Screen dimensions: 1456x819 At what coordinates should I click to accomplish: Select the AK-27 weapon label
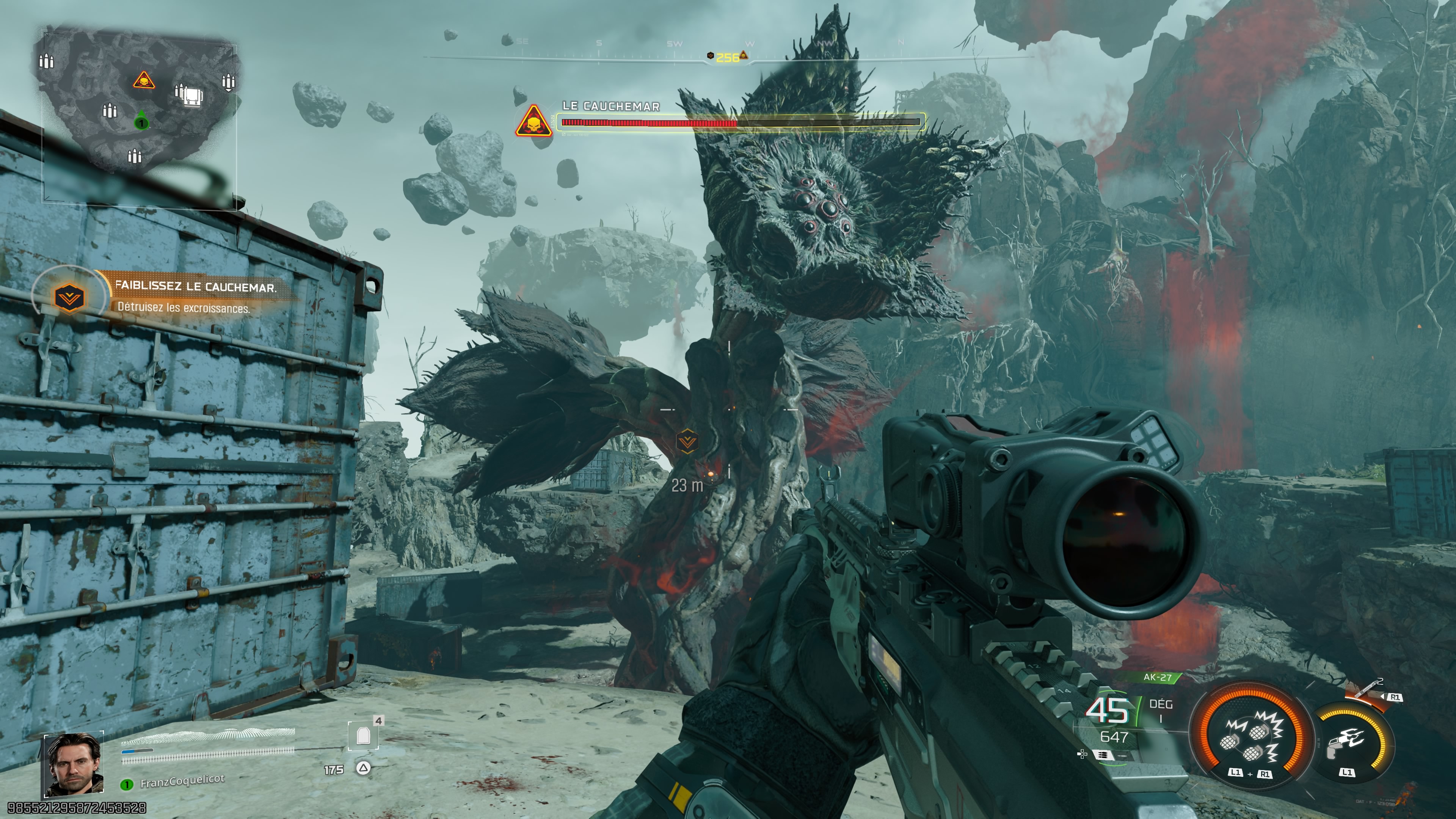click(1157, 677)
